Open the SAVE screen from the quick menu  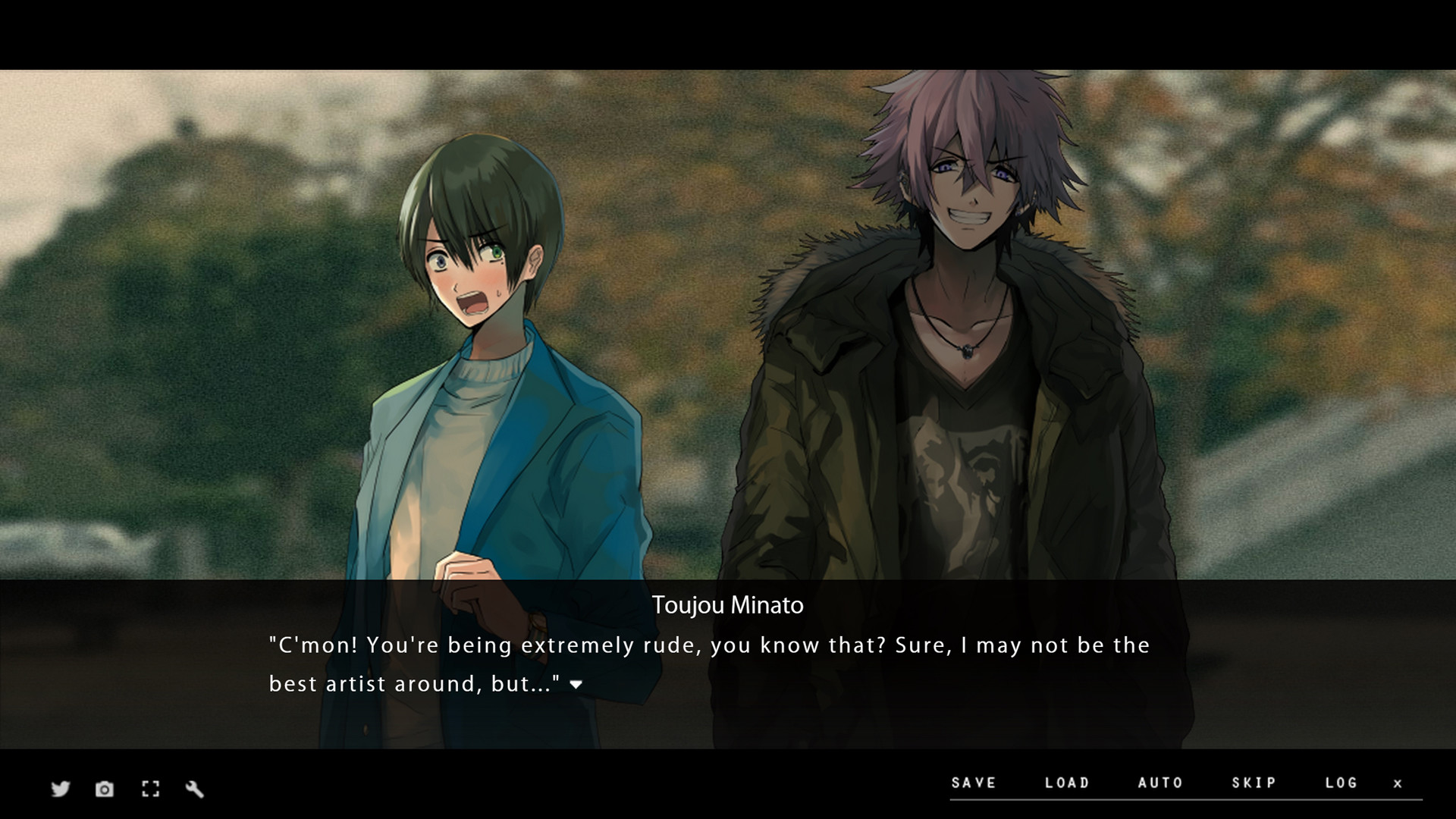[974, 783]
